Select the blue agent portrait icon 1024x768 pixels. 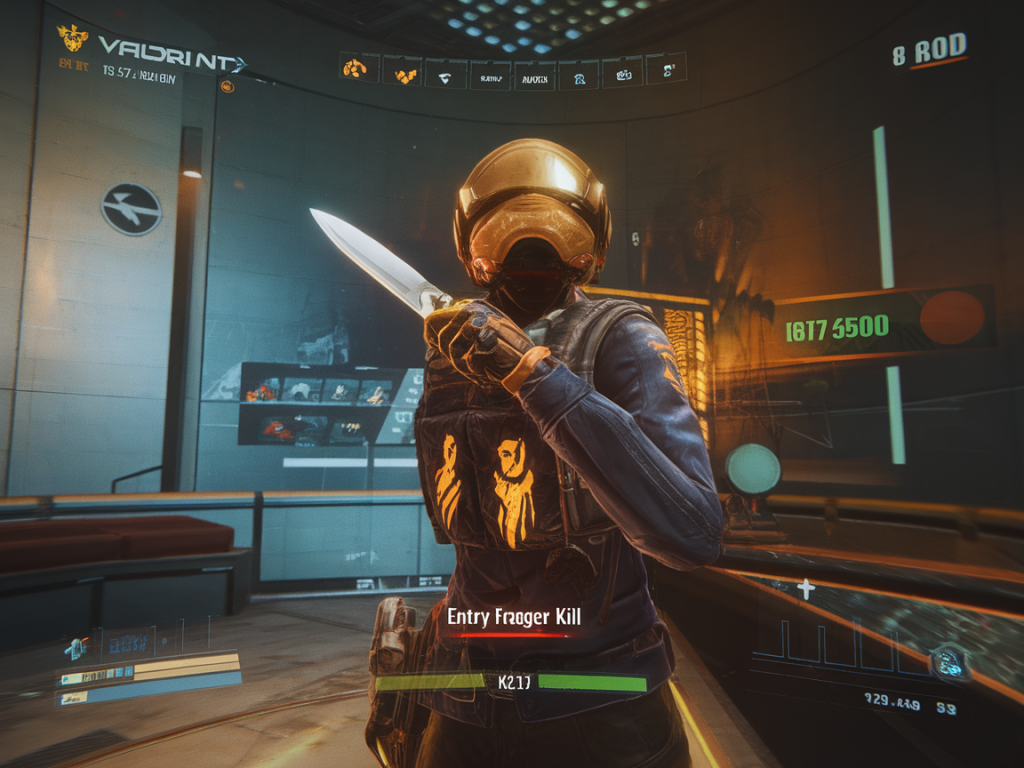tap(76, 649)
